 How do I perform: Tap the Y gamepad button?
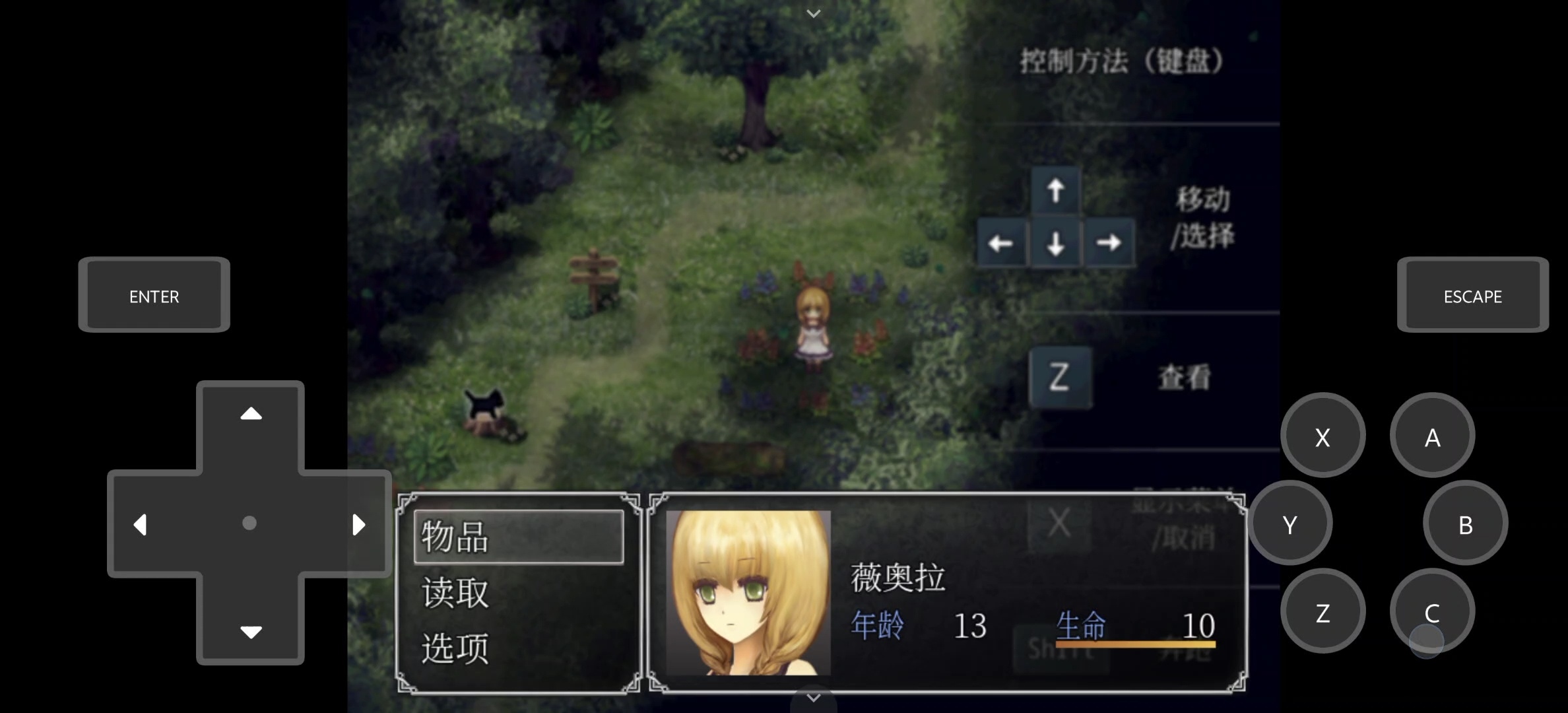1290,524
